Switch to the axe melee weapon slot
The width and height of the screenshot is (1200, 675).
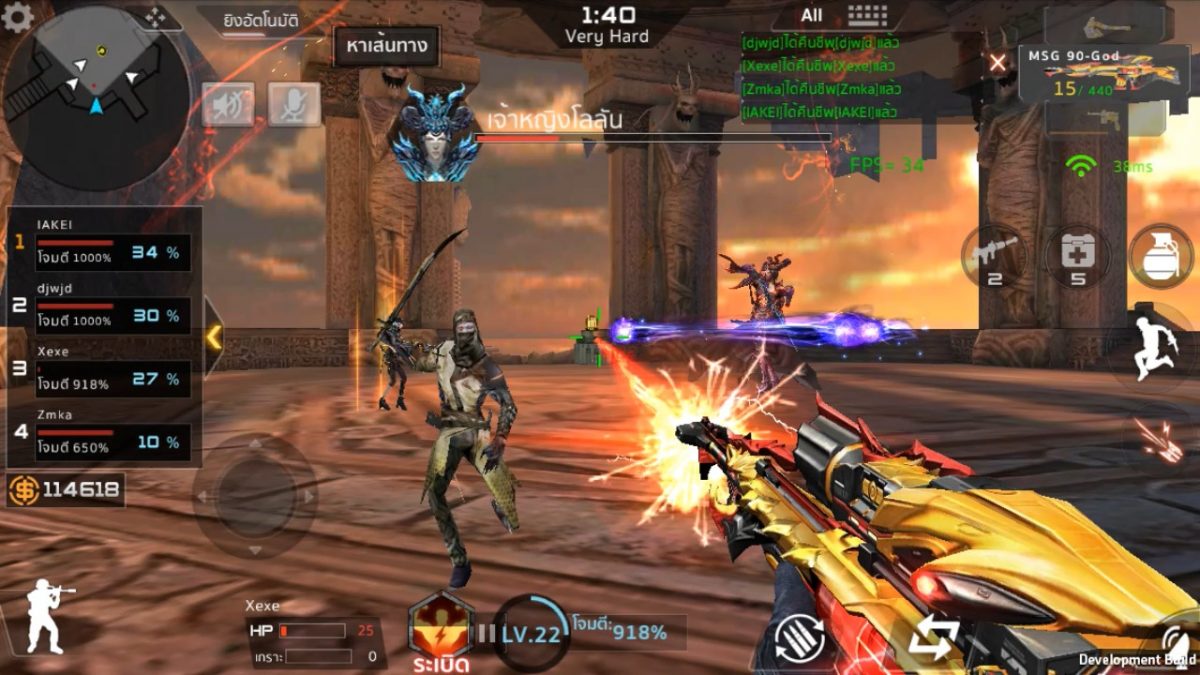pyautogui.click(x=1106, y=24)
